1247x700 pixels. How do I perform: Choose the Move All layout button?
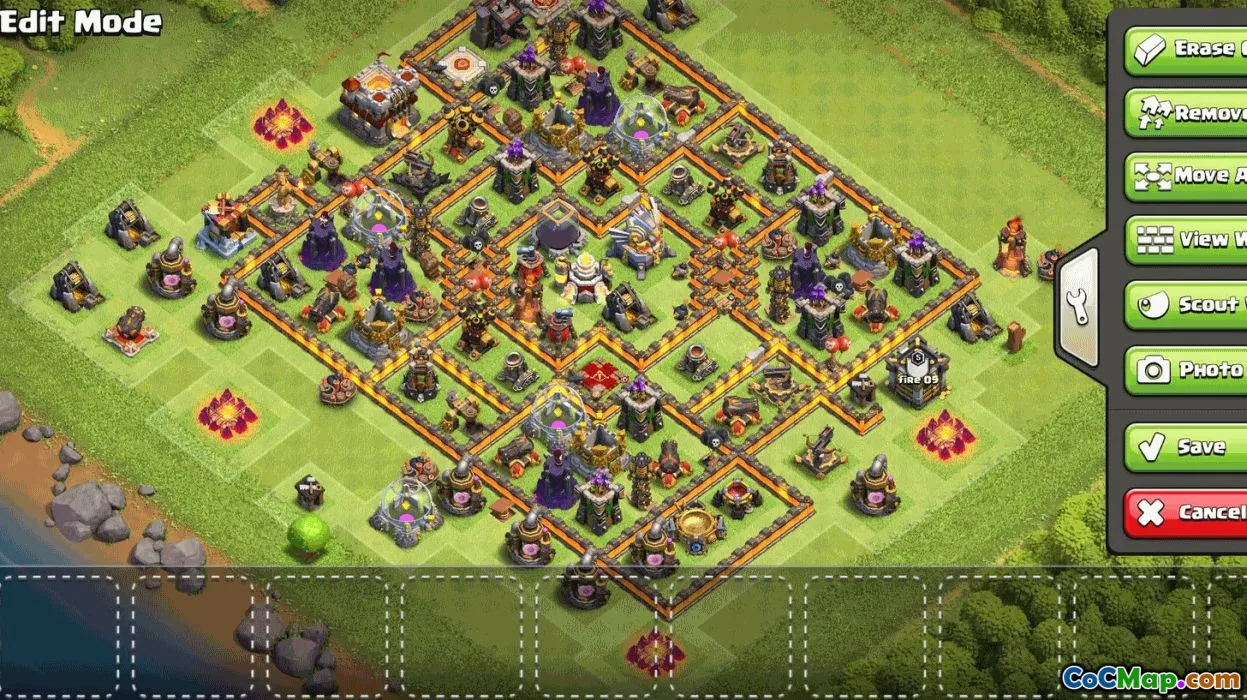(1188, 176)
